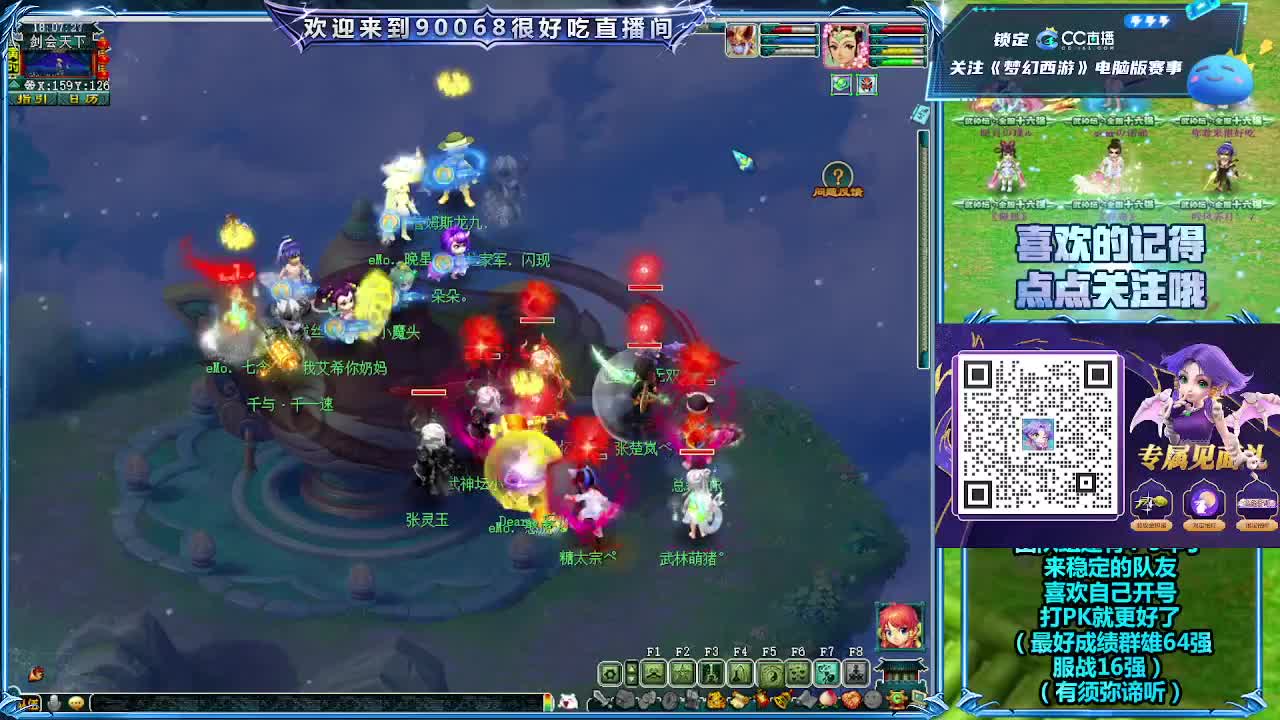Expand the shortcut bar with the up arrow

(x=631, y=667)
